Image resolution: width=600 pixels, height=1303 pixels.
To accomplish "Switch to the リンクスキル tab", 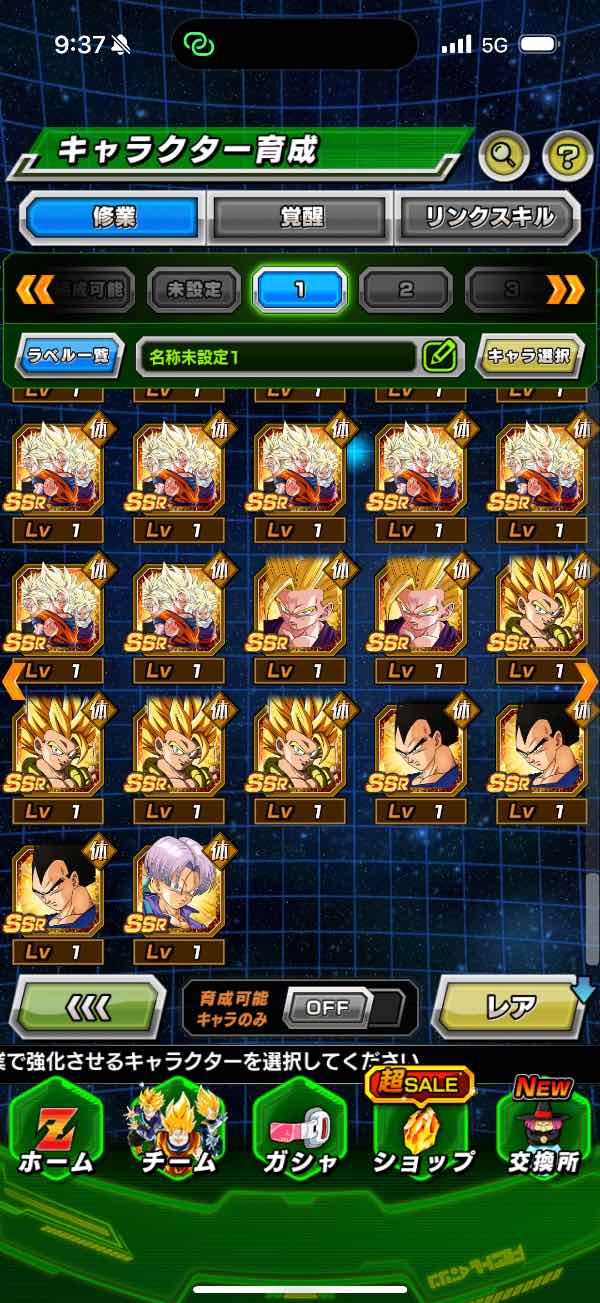I will (489, 216).
